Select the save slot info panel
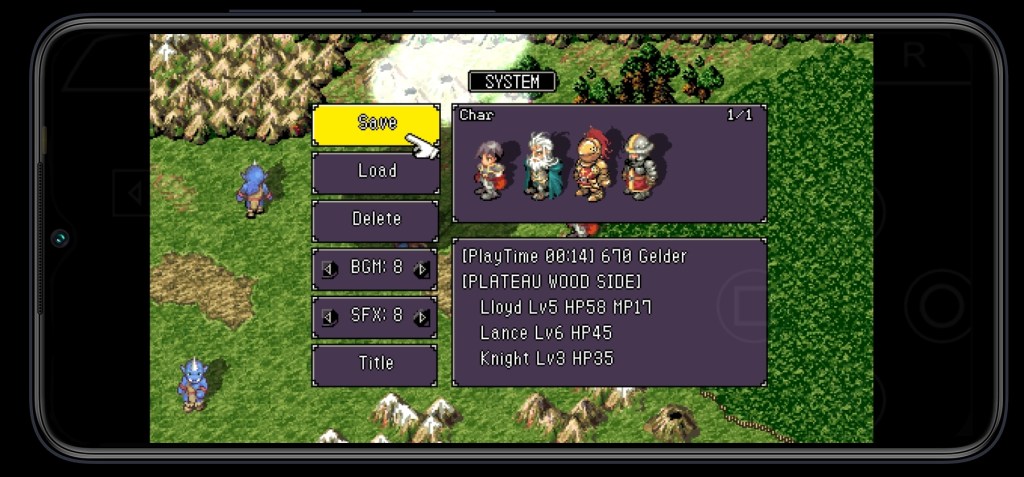The width and height of the screenshot is (1024, 477). point(609,312)
